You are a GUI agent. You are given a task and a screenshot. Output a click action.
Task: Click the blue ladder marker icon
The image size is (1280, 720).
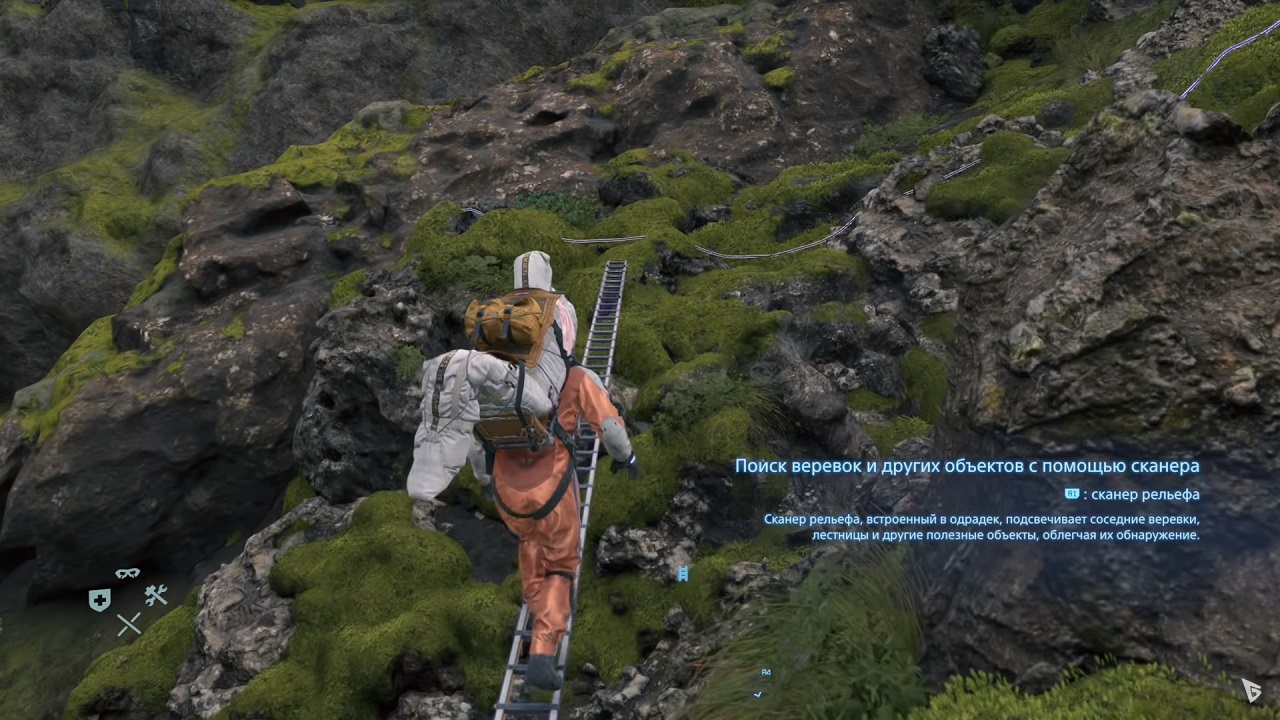[683, 573]
